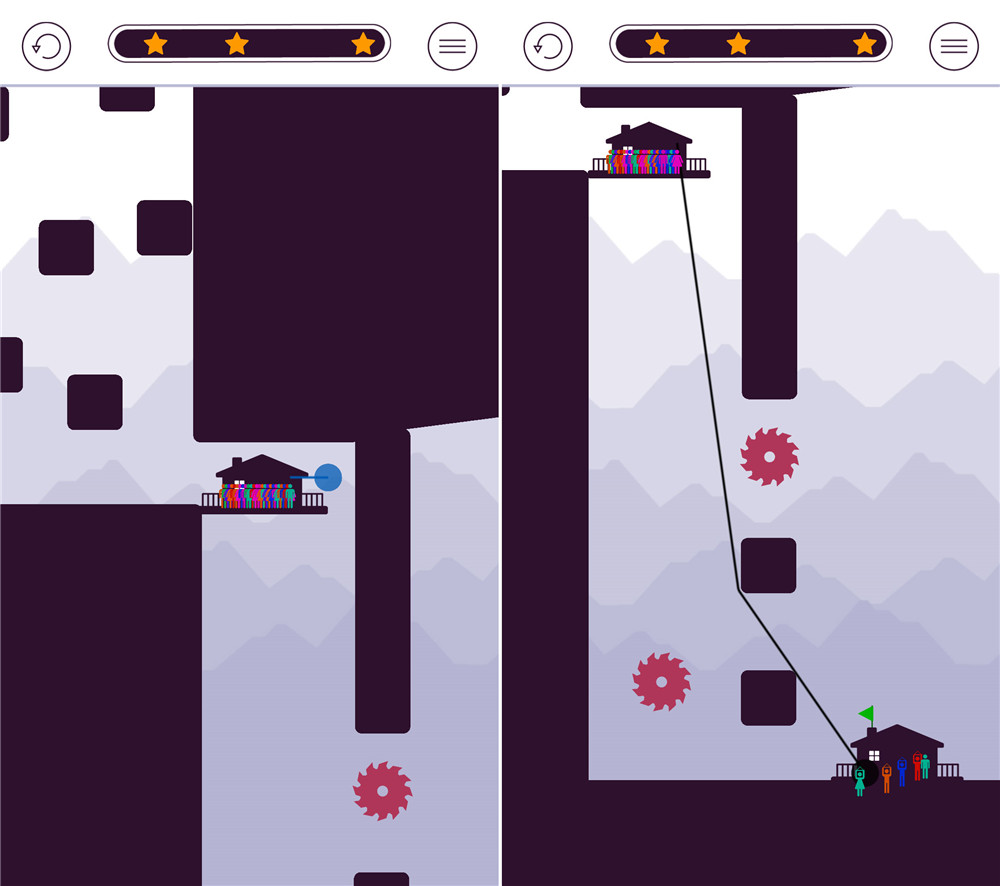Image resolution: width=1000 pixels, height=886 pixels.
Task: Restart the level with the blue ball
Action: click(47, 46)
